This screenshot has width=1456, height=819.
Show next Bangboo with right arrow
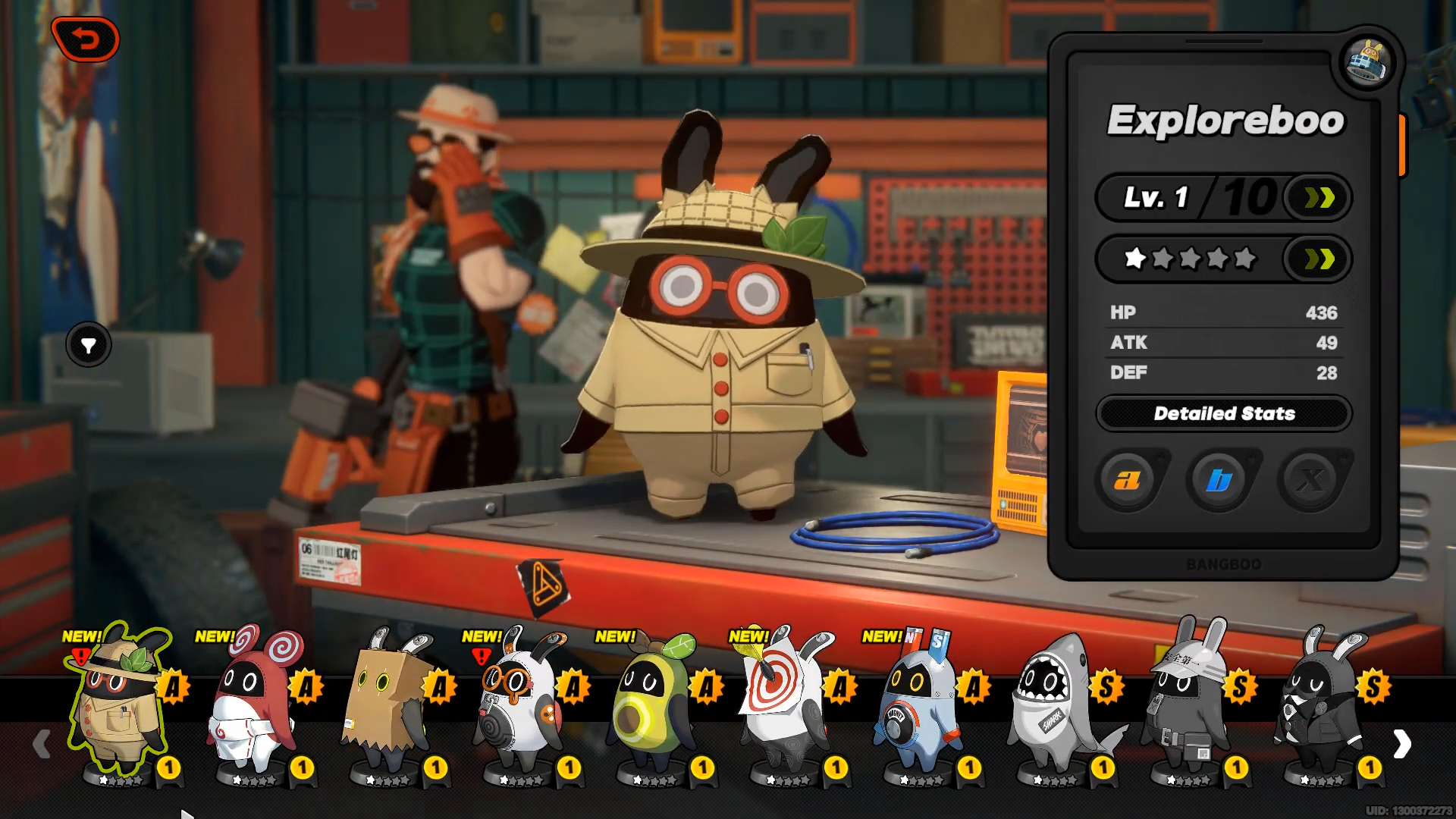coord(1402,745)
